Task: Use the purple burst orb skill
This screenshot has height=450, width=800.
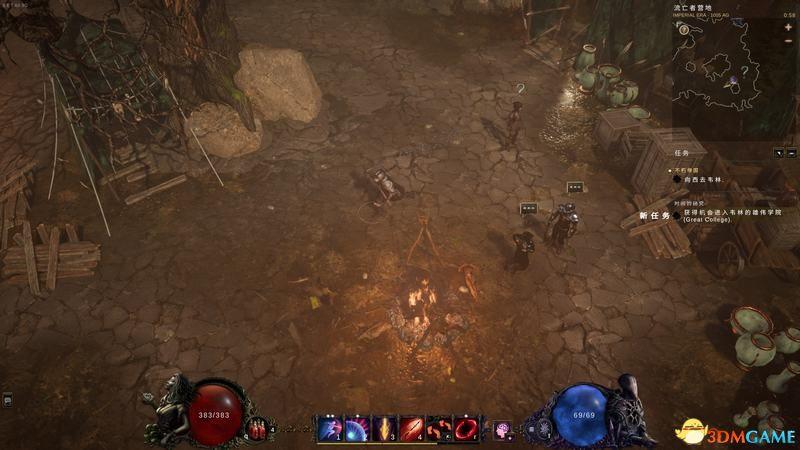Action: tap(357, 430)
